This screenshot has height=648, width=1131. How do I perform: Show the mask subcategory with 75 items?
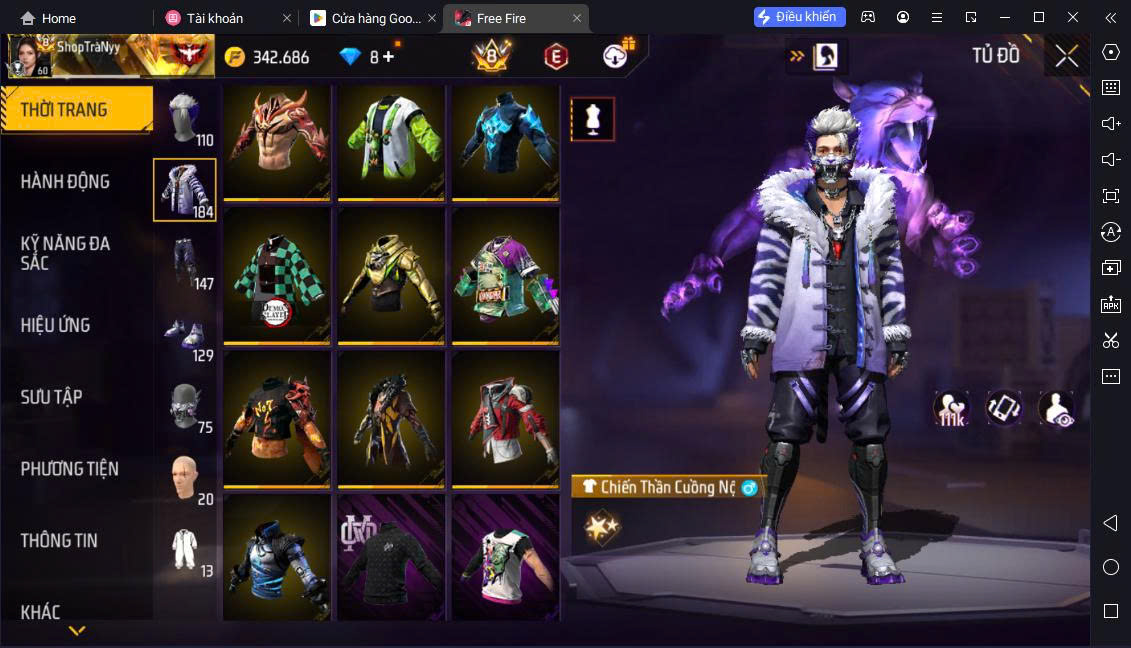[x=185, y=405]
